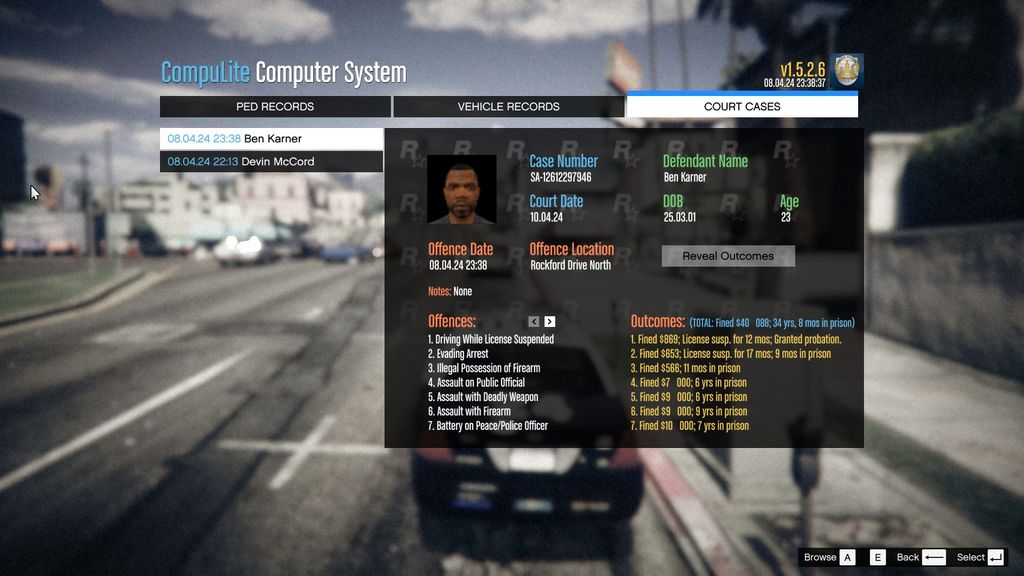Go to next offences page arrow

(550, 322)
